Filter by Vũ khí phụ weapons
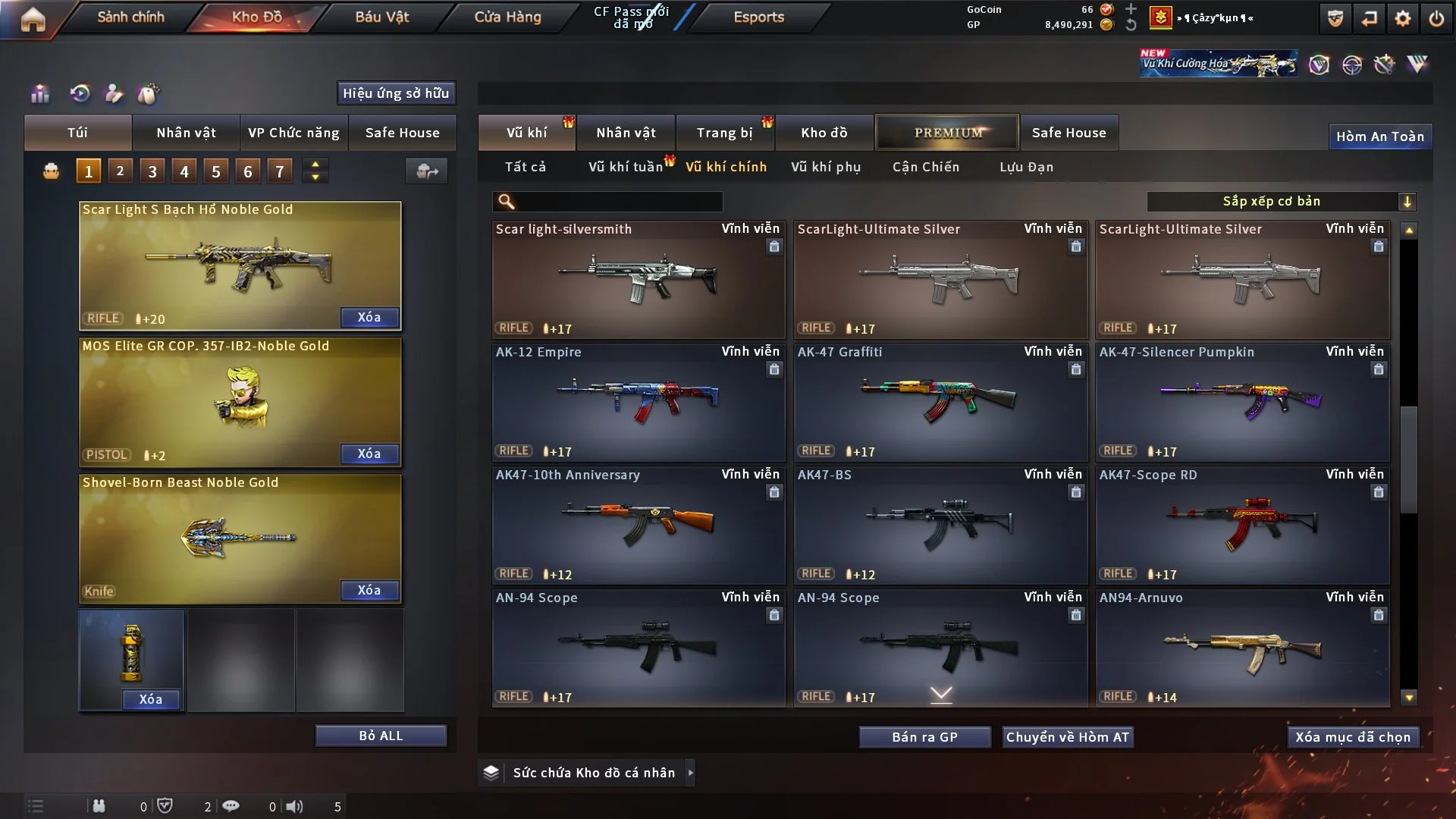 [x=826, y=167]
